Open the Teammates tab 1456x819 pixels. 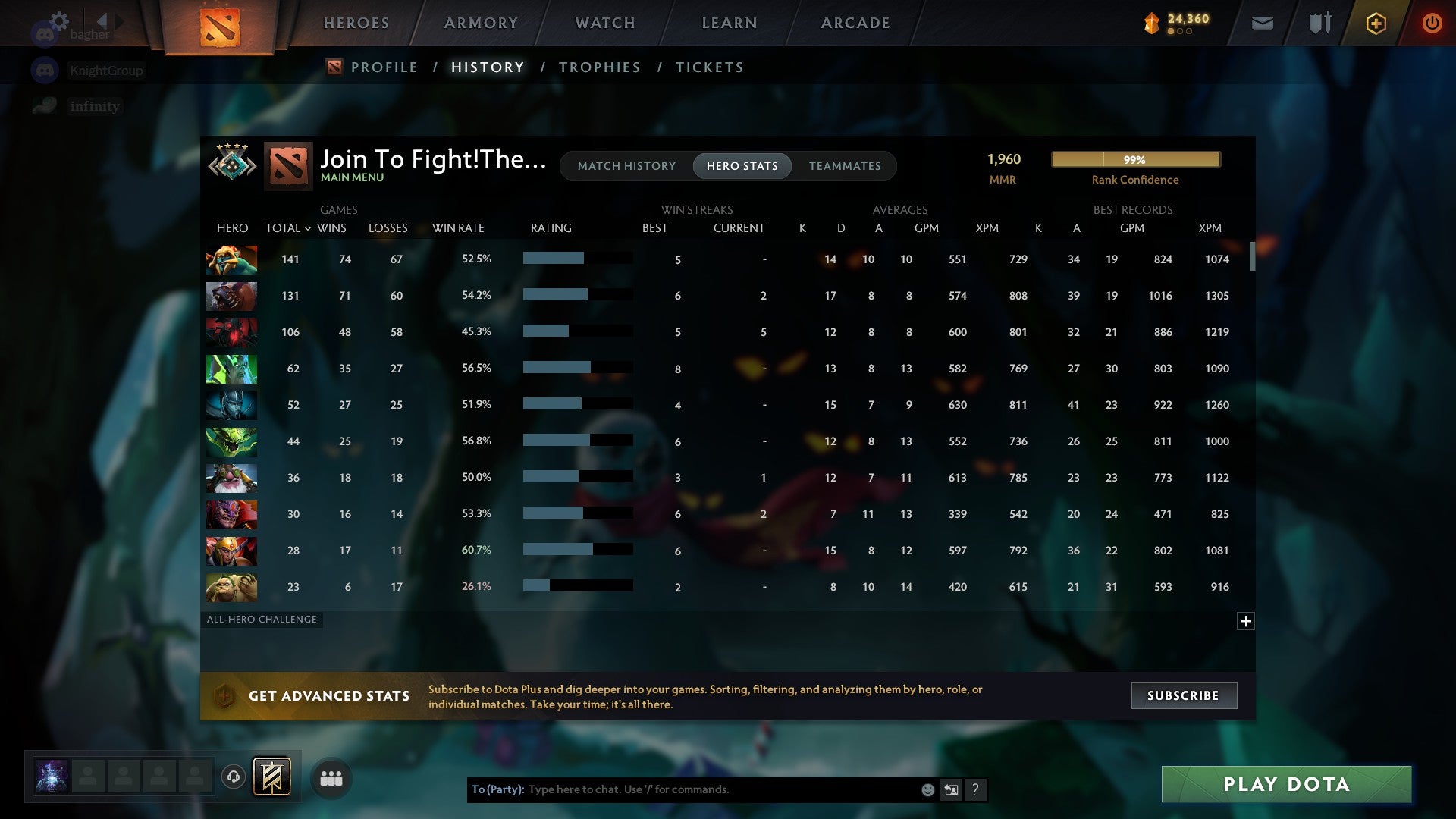[845, 165]
